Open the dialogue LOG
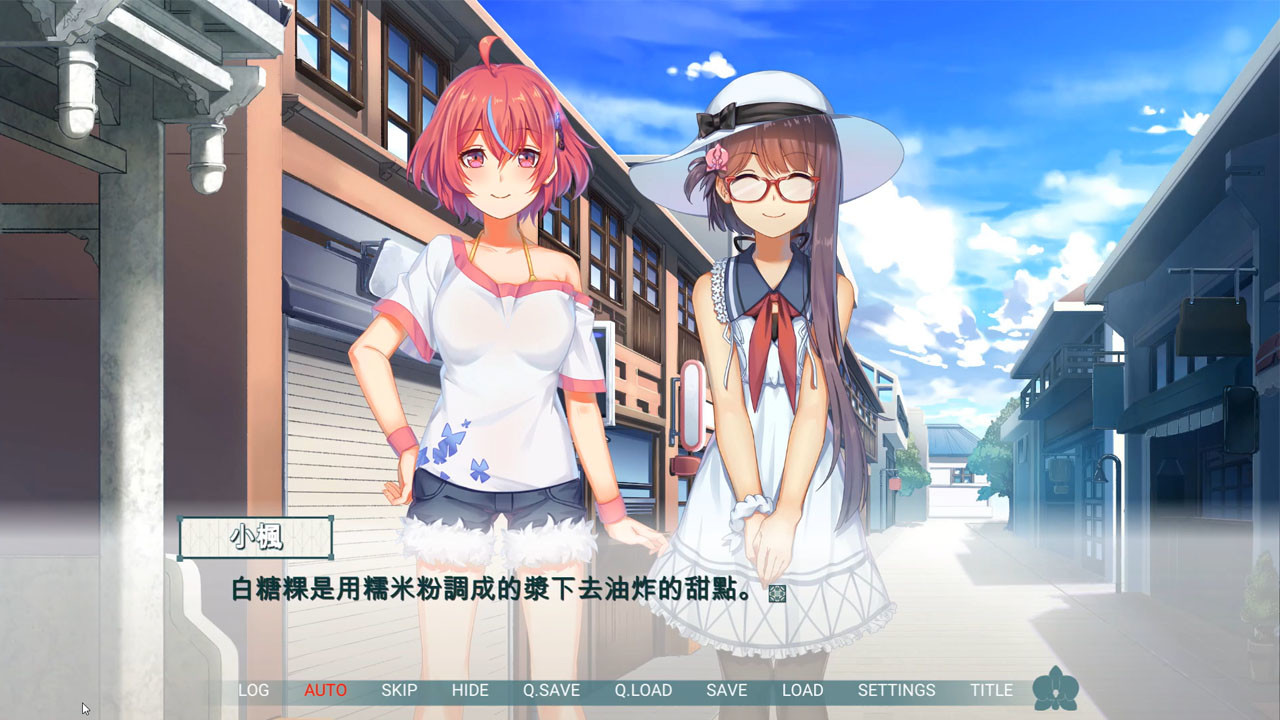Image resolution: width=1280 pixels, height=720 pixels. click(253, 690)
